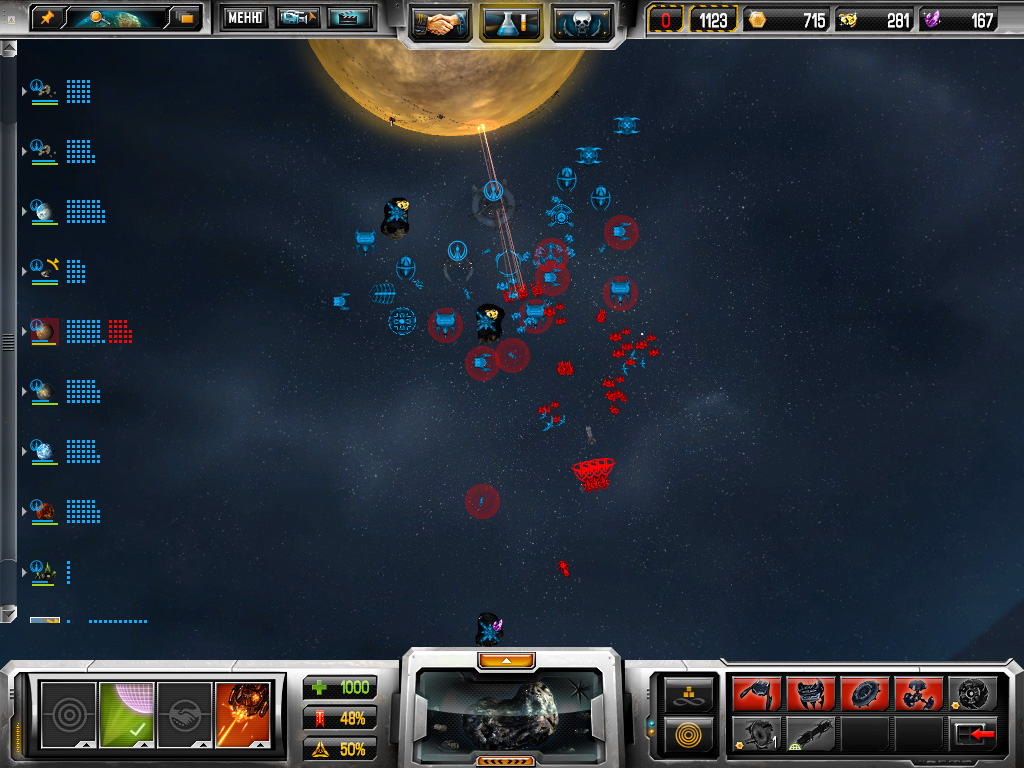Expand the panel above the asteroid portrait
Viewport: 1024px width, 768px height.
pos(506,660)
